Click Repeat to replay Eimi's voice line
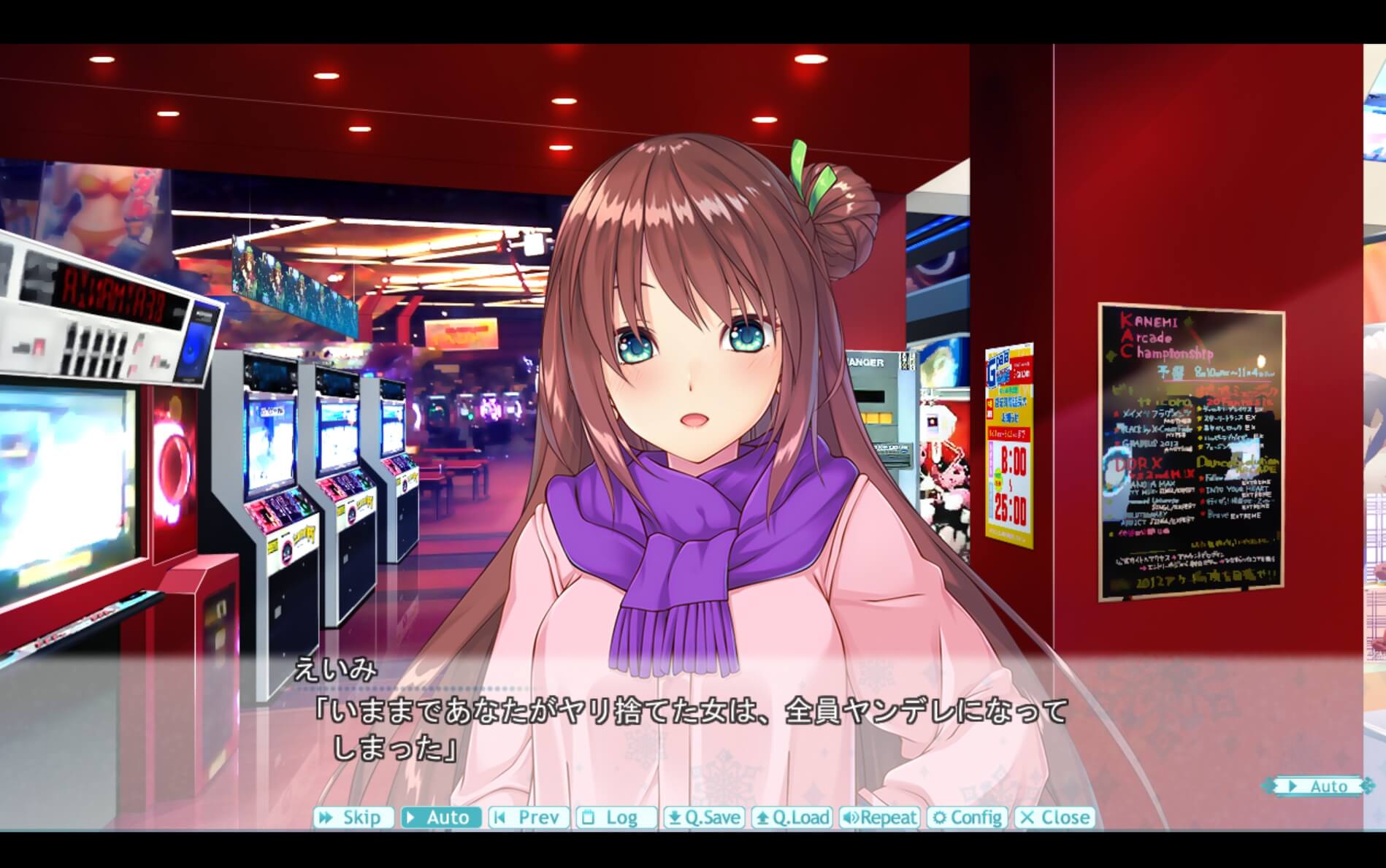The height and width of the screenshot is (868, 1386). coord(880,818)
